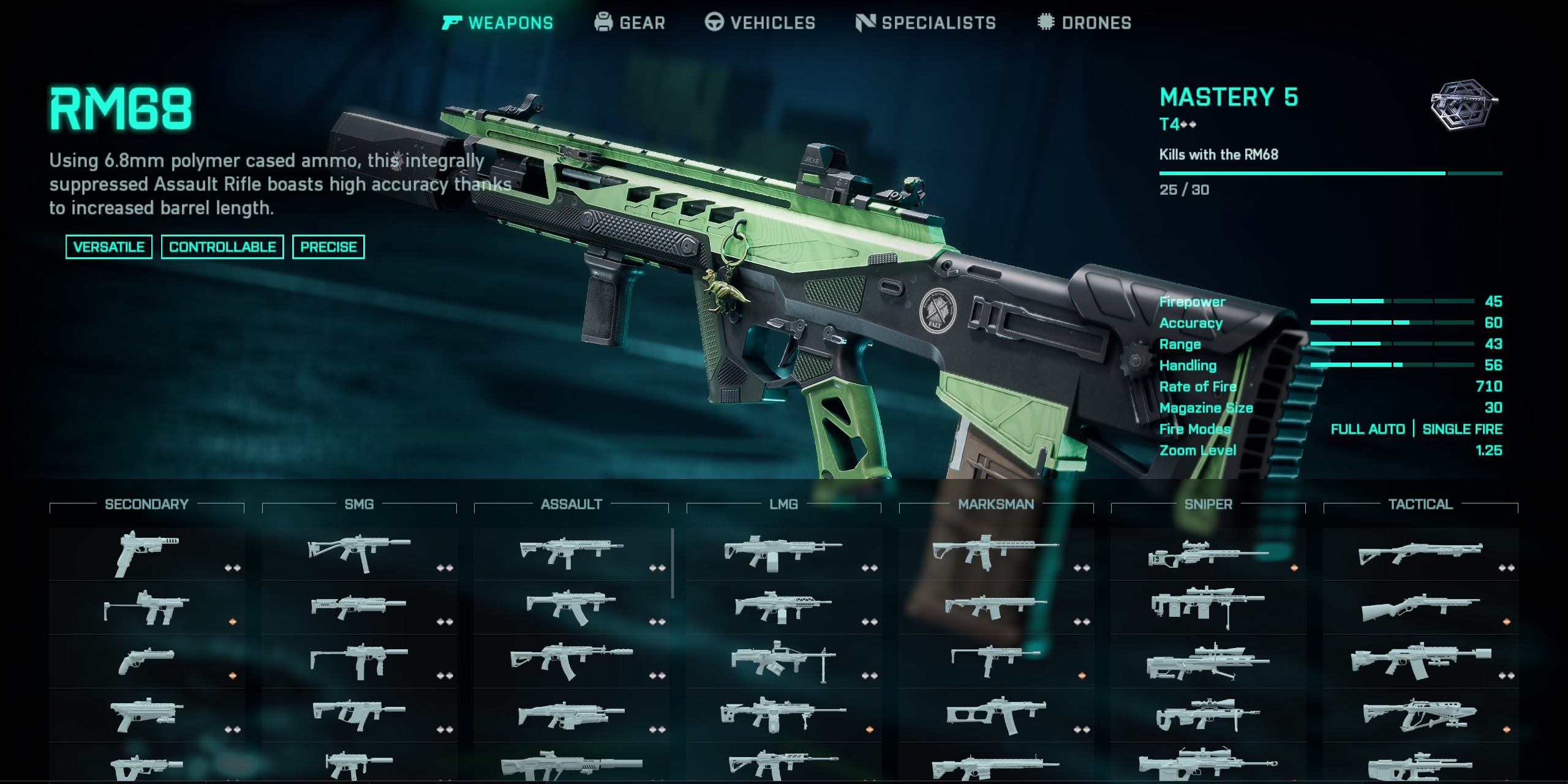This screenshot has height=784, width=1568.
Task: Choose the revolver in the Secondary column
Action: pos(147,661)
